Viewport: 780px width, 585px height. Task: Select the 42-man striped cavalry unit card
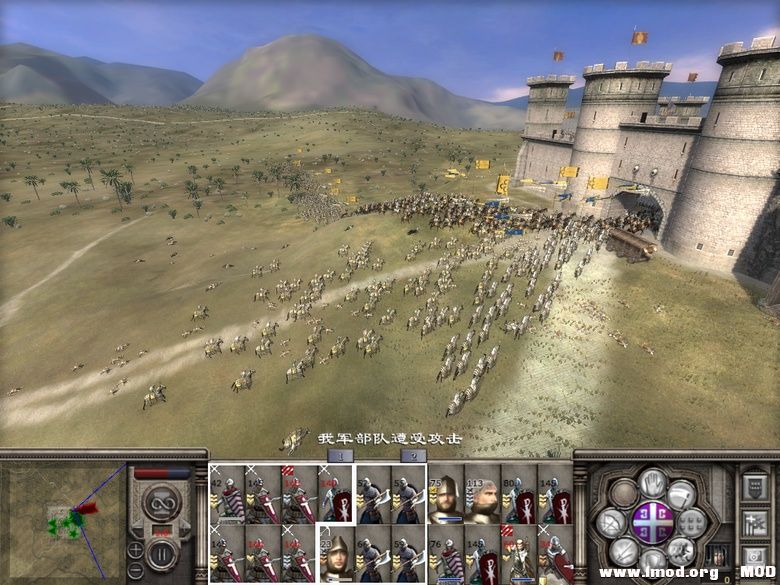point(229,494)
